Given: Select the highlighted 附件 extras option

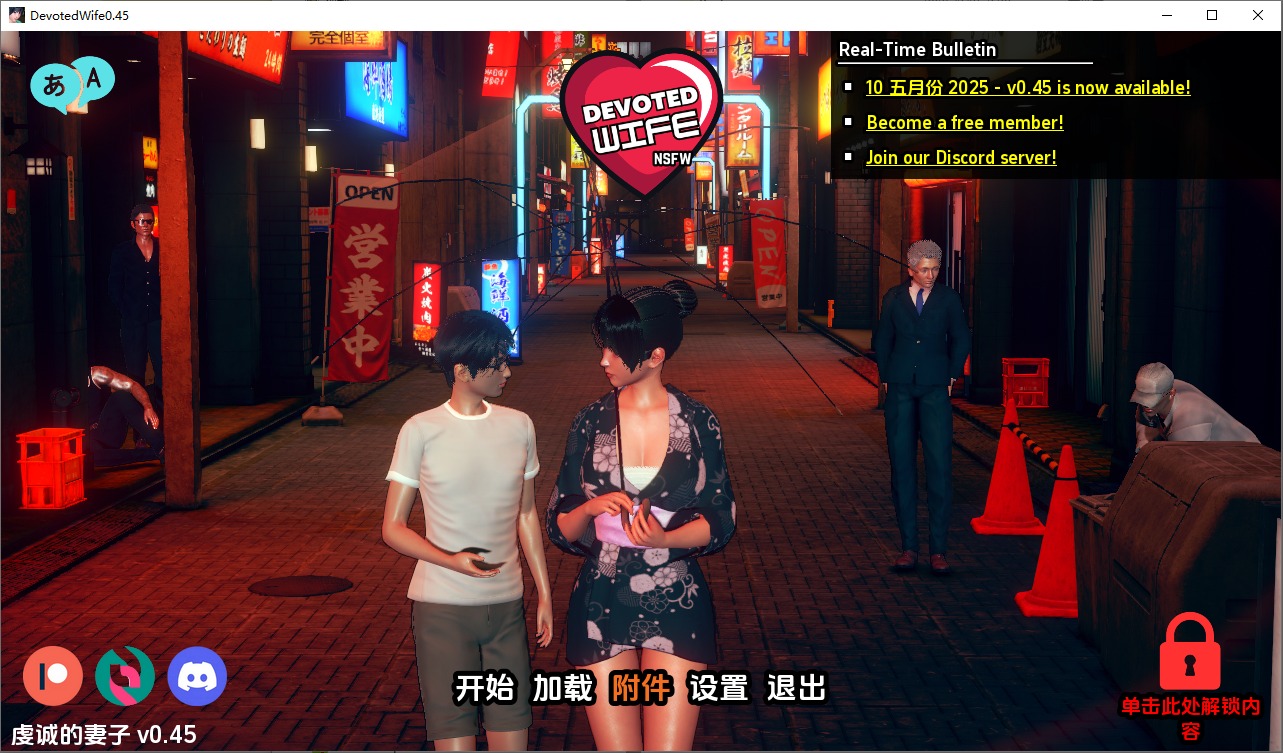Looking at the screenshot, I should (640, 689).
